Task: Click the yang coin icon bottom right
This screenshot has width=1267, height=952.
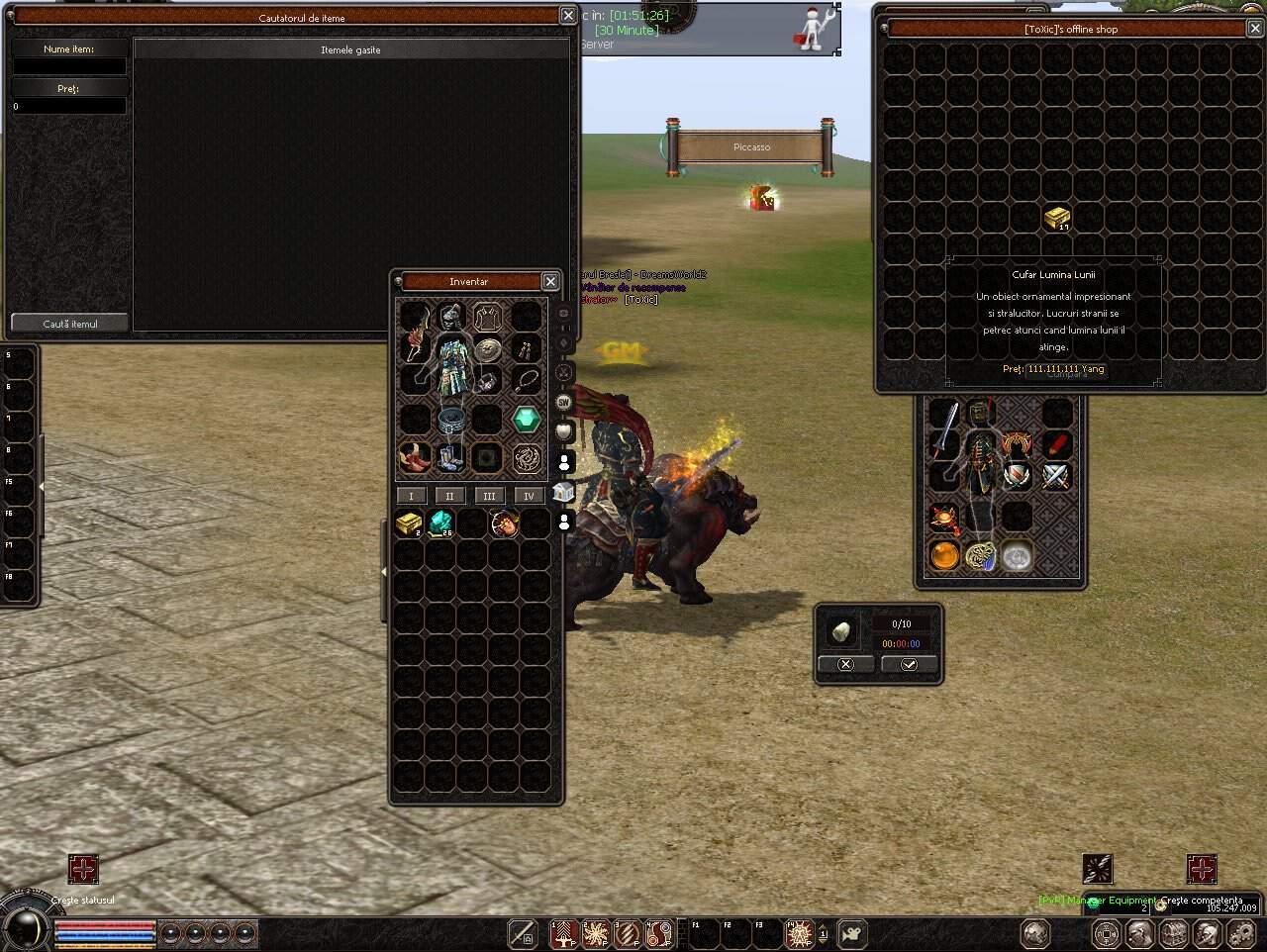Action: [1107, 934]
